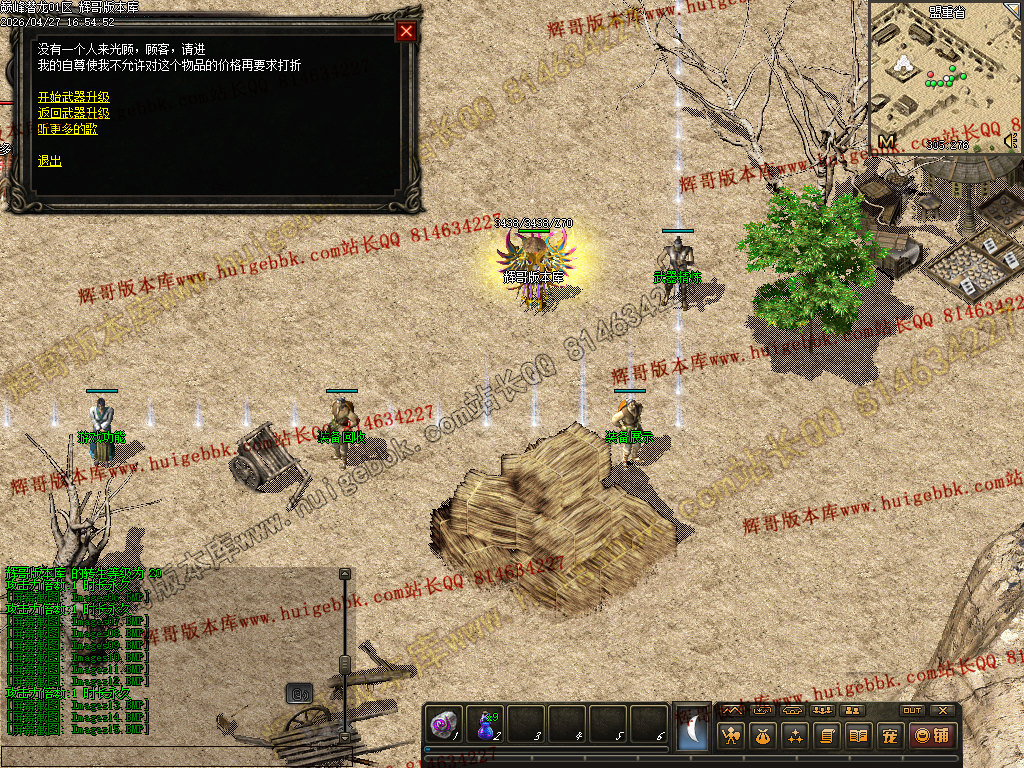
Task: Open the scroll quest icon
Action: (x=827, y=737)
